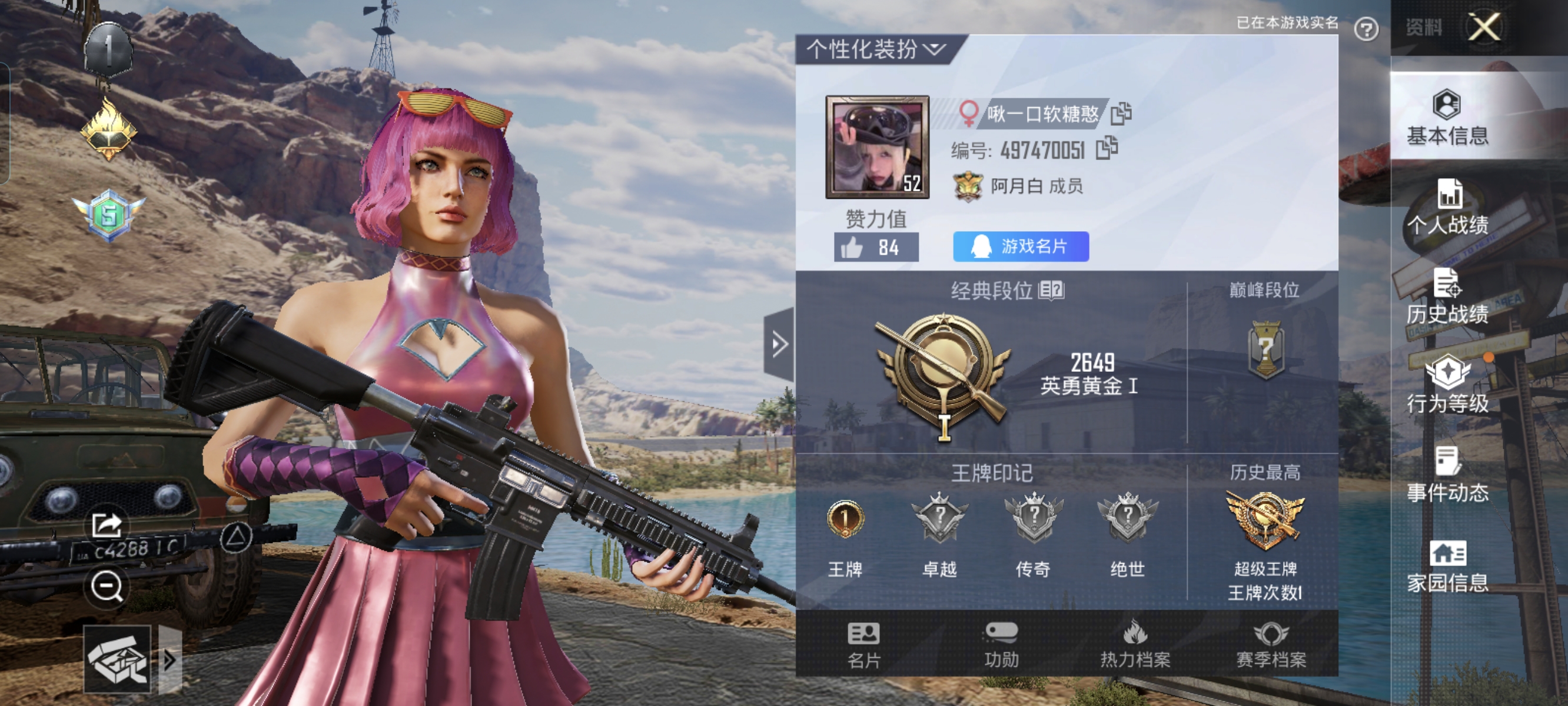View the 家园信息 tab
The width and height of the screenshot is (1568, 706).
(x=1447, y=566)
